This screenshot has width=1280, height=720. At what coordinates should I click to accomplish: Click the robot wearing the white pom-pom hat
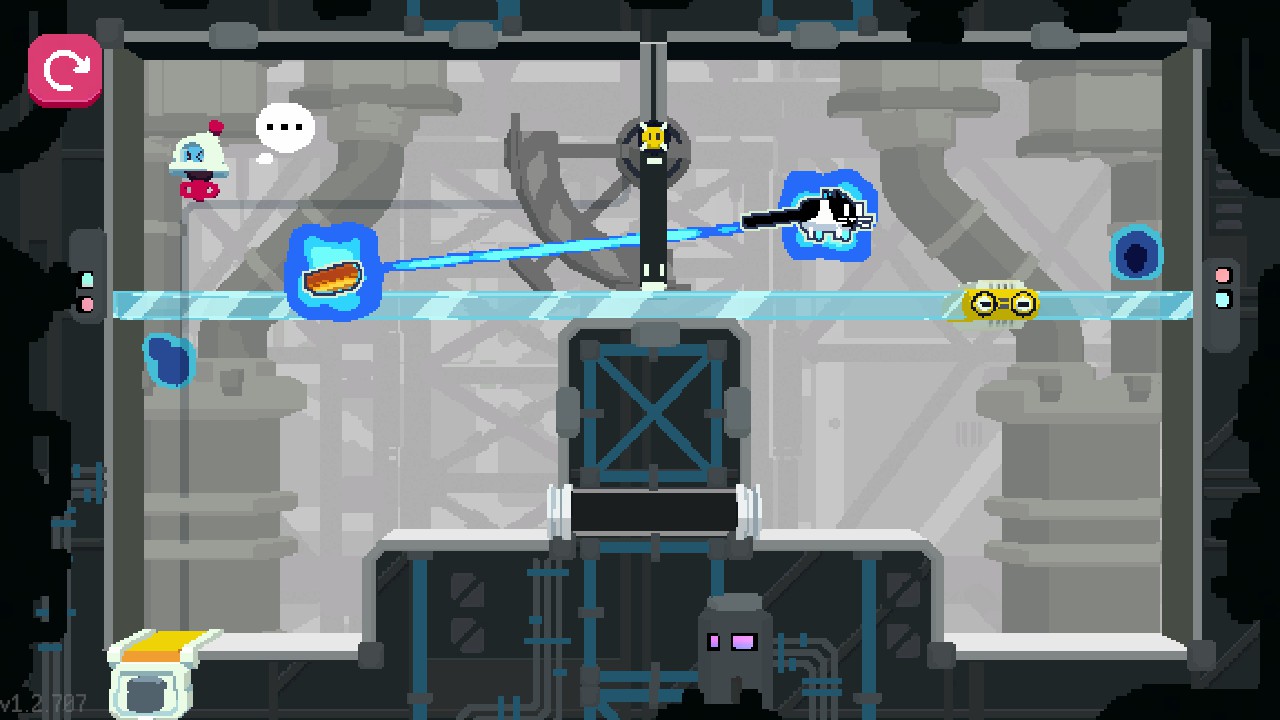[x=197, y=160]
